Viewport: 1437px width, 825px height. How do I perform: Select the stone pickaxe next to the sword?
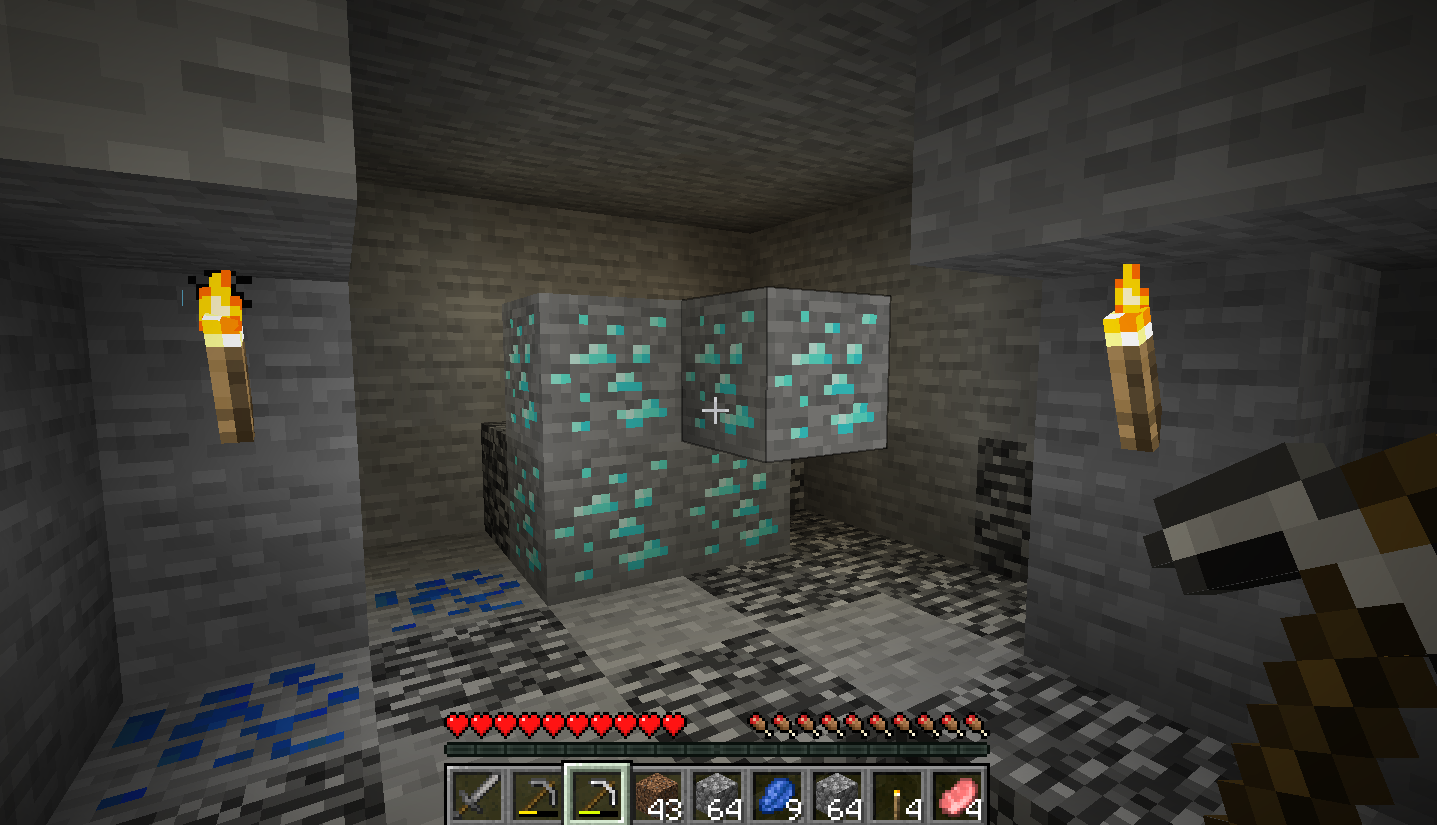point(536,797)
